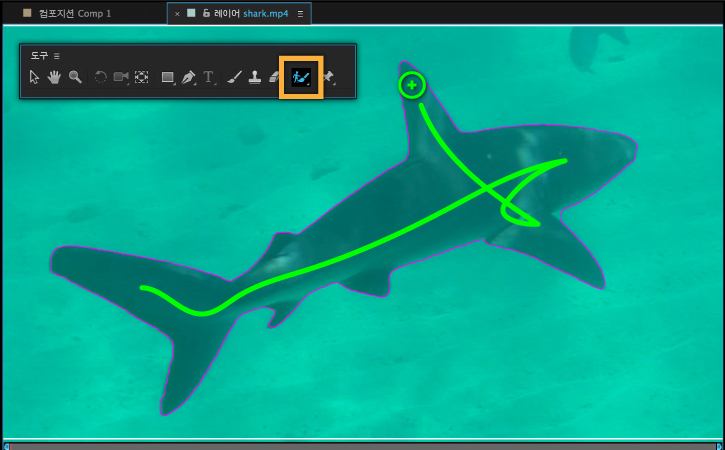This screenshot has width=725, height=450.
Task: Open the 도구 panel menu
Action: coord(57,56)
